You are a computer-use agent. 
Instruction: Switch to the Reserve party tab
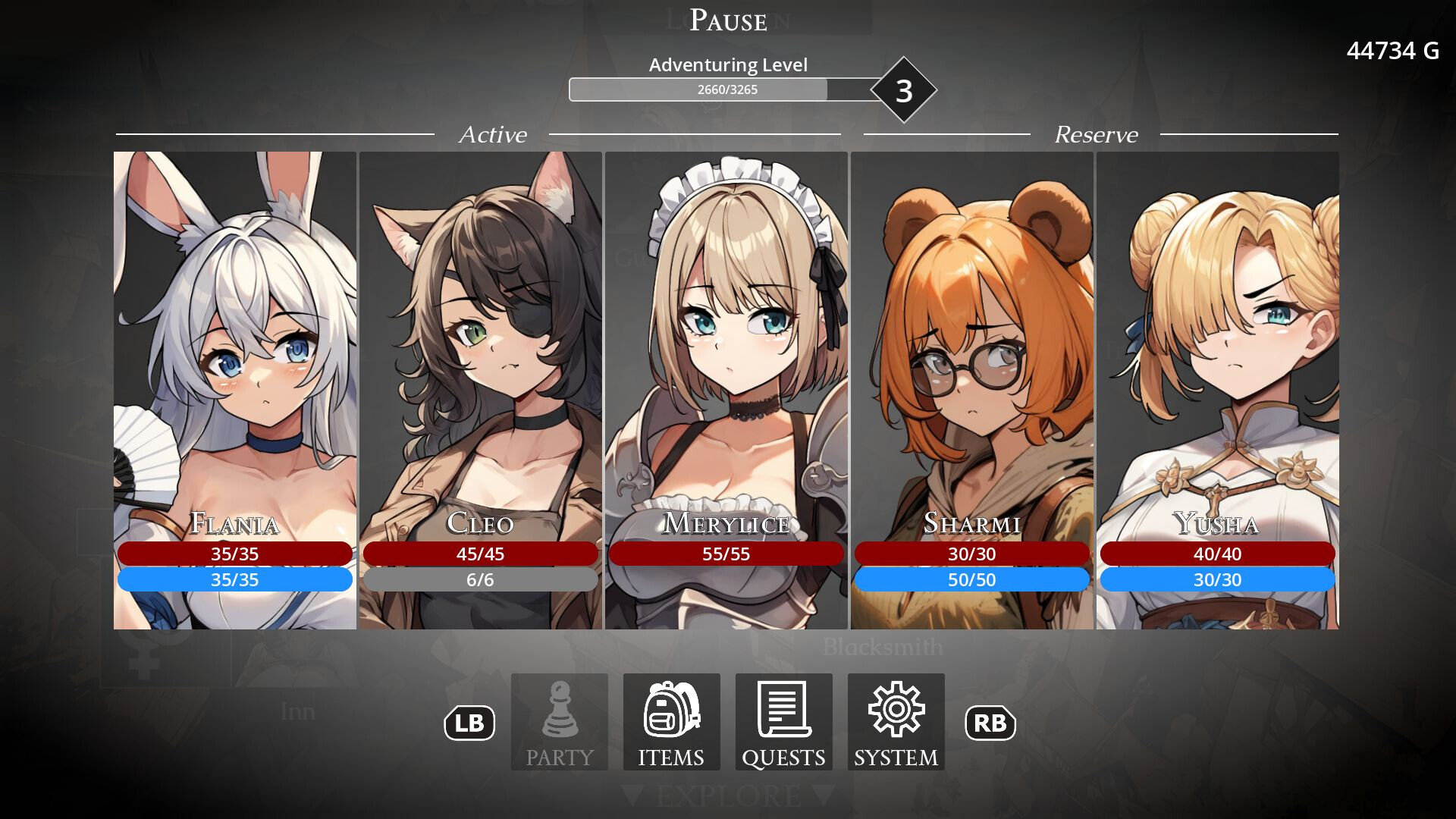click(1096, 135)
